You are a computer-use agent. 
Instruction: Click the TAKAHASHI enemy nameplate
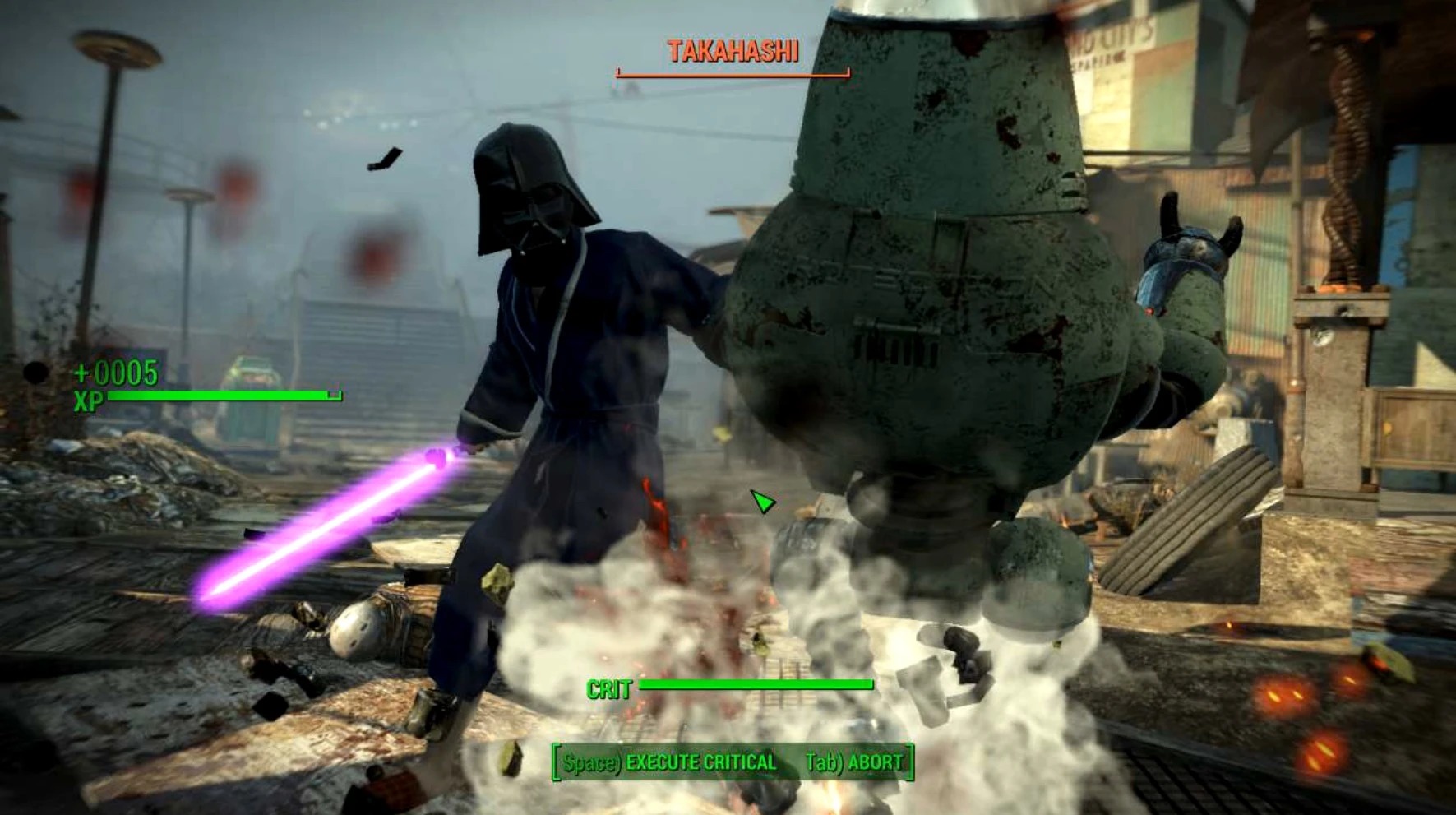pos(732,52)
